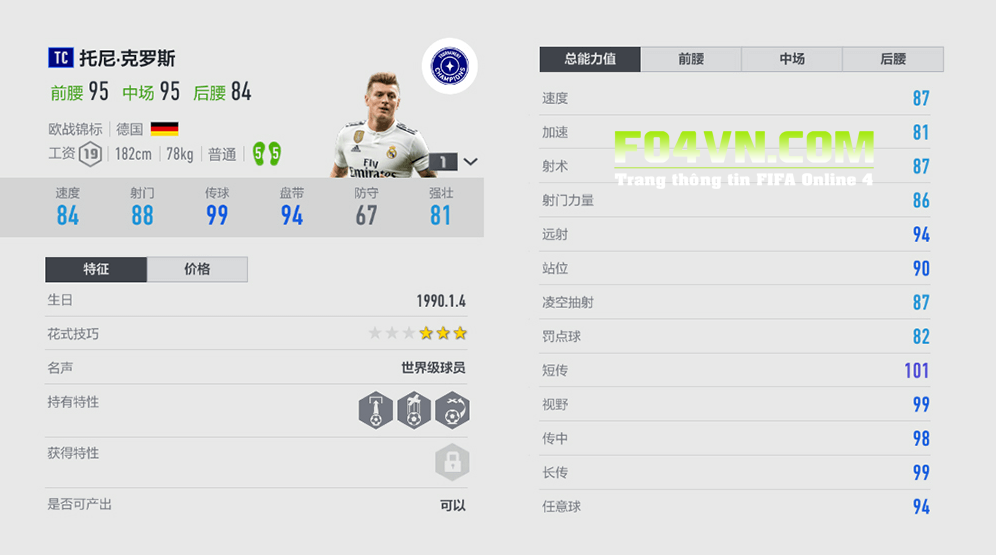Select the 特征 traits tab
996x555 pixels.
[x=96, y=269]
